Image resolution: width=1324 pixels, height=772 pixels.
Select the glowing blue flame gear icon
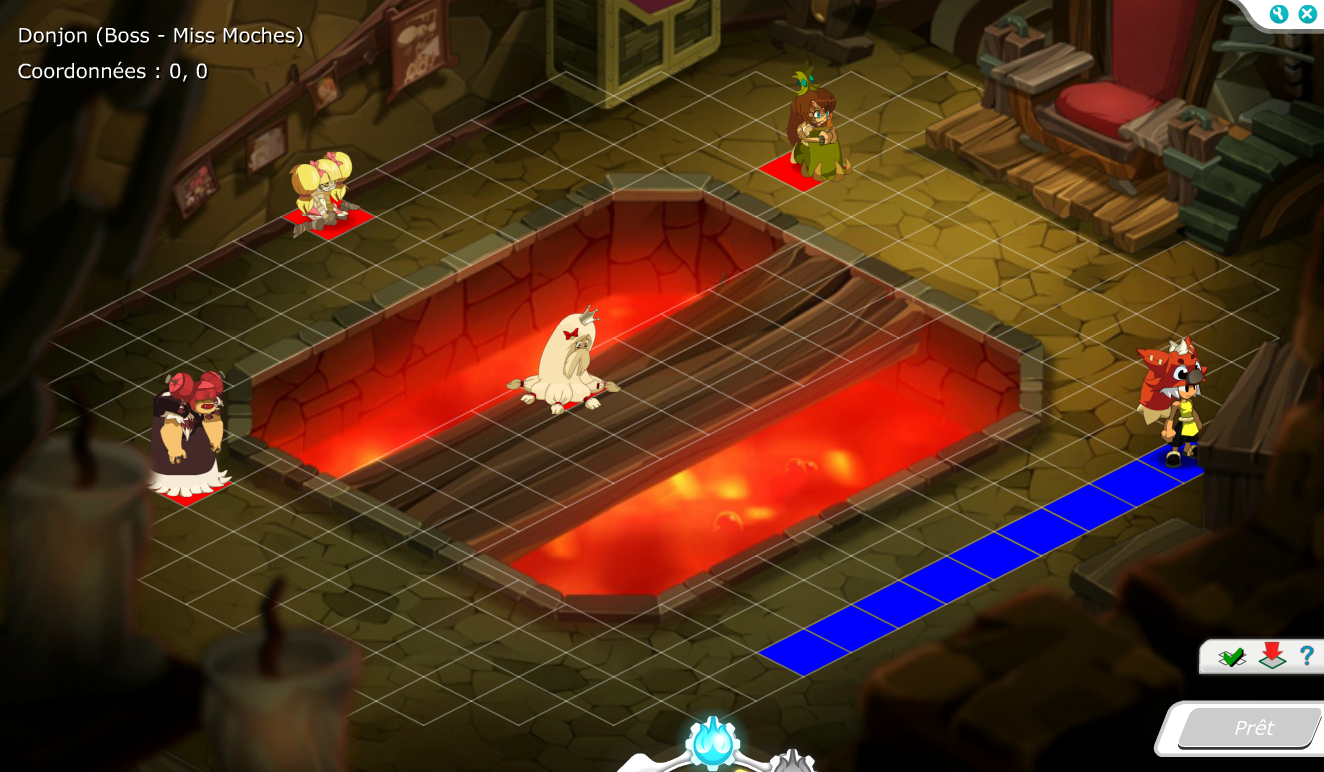[x=712, y=744]
